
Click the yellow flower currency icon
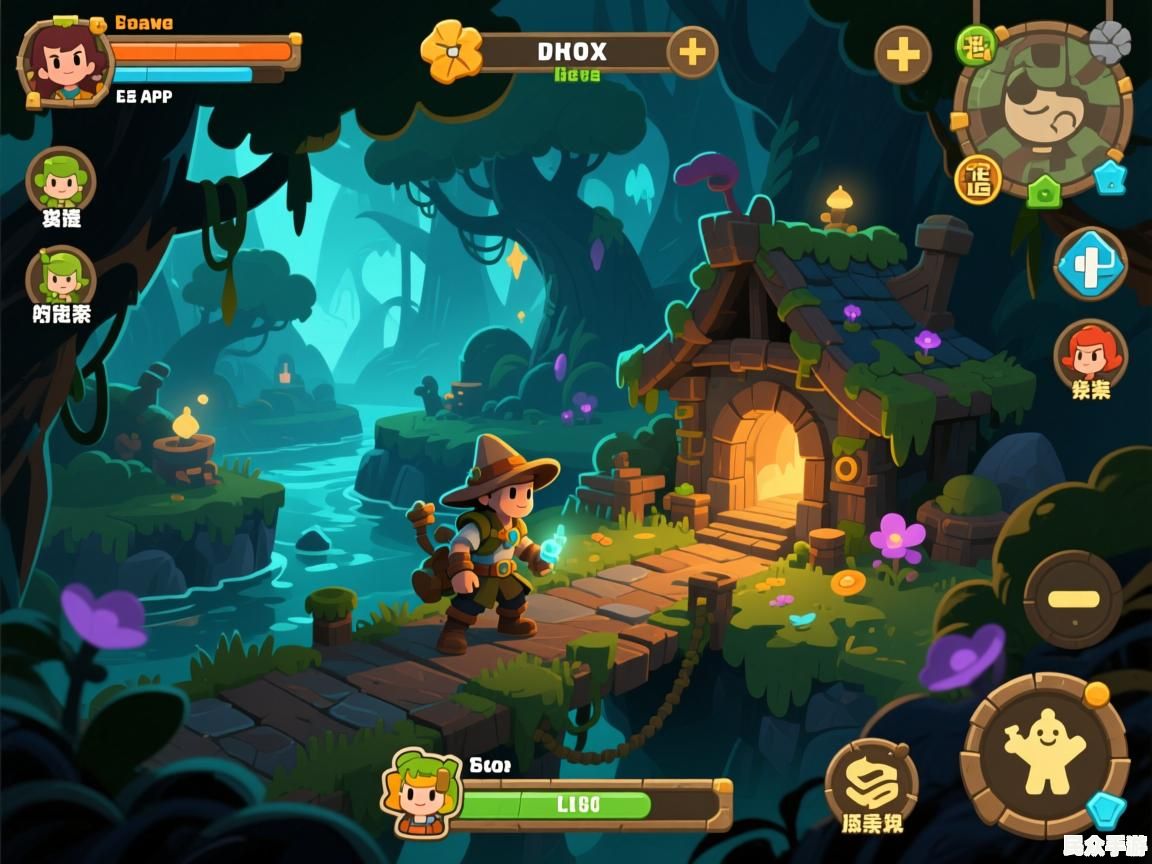[451, 50]
